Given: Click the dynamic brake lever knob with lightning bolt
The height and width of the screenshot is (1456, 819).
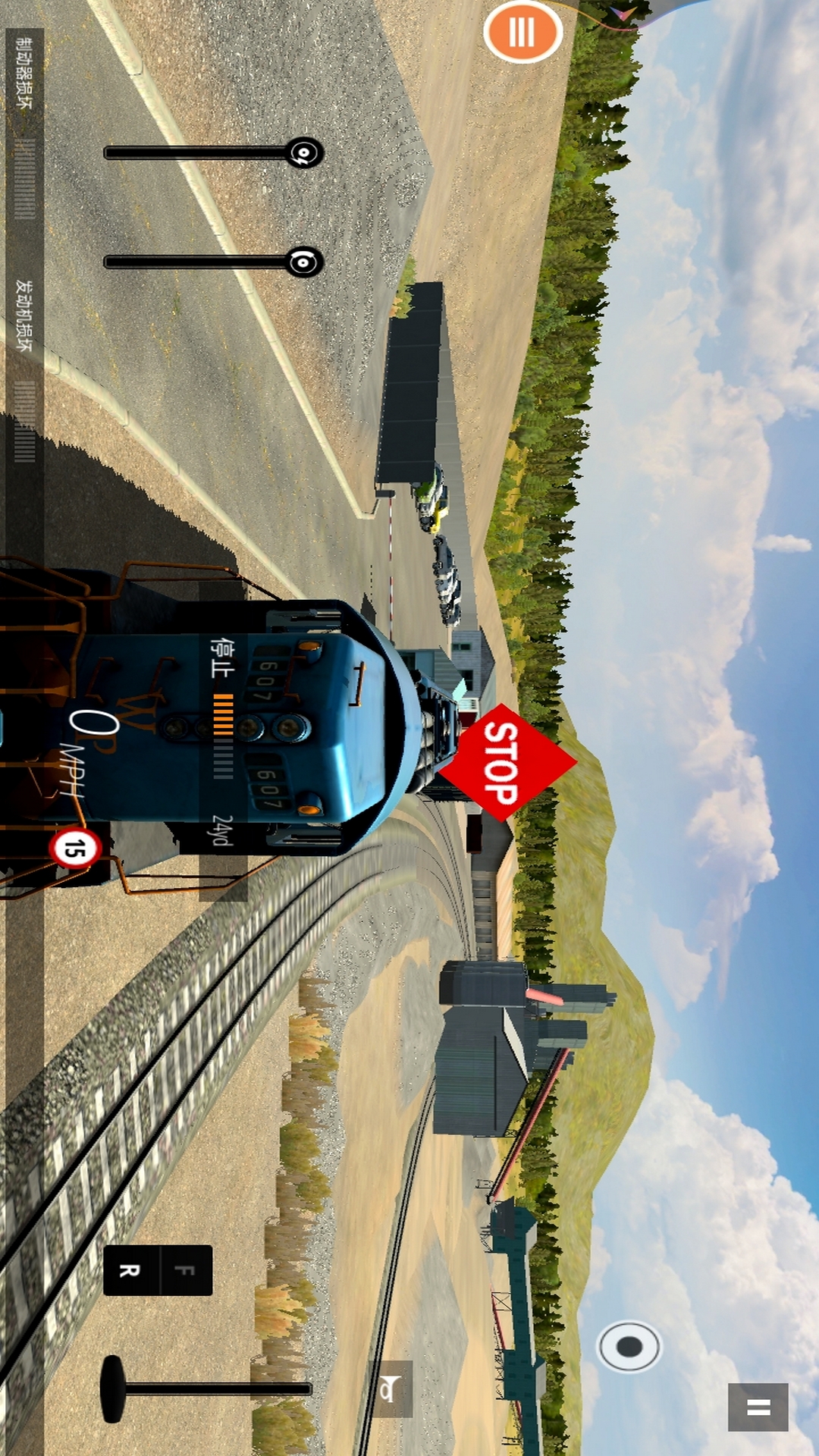Looking at the screenshot, I should [304, 153].
